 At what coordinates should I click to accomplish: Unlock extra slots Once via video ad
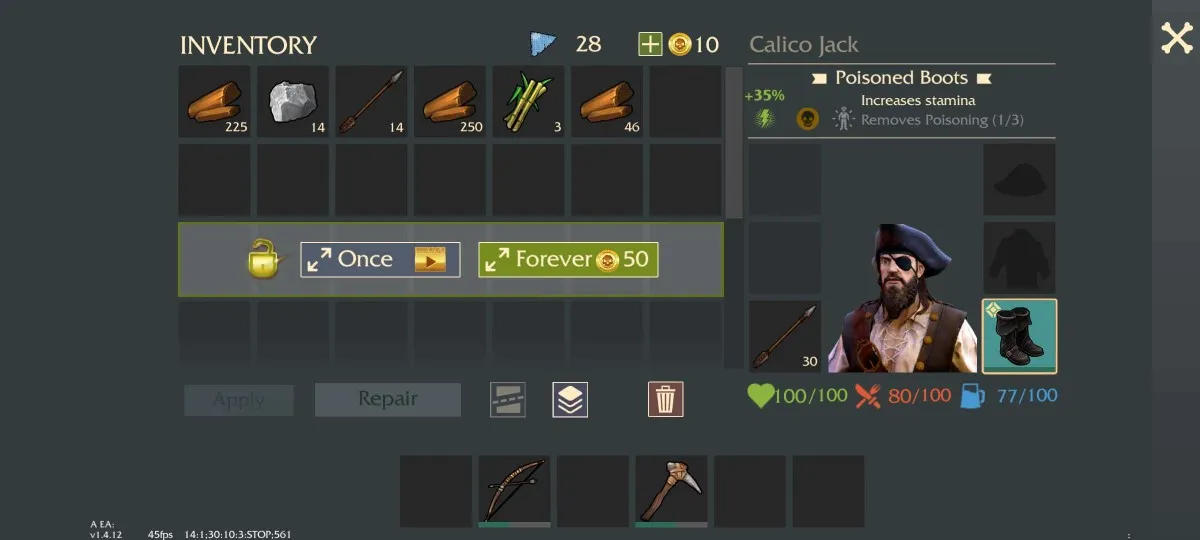[x=380, y=260]
